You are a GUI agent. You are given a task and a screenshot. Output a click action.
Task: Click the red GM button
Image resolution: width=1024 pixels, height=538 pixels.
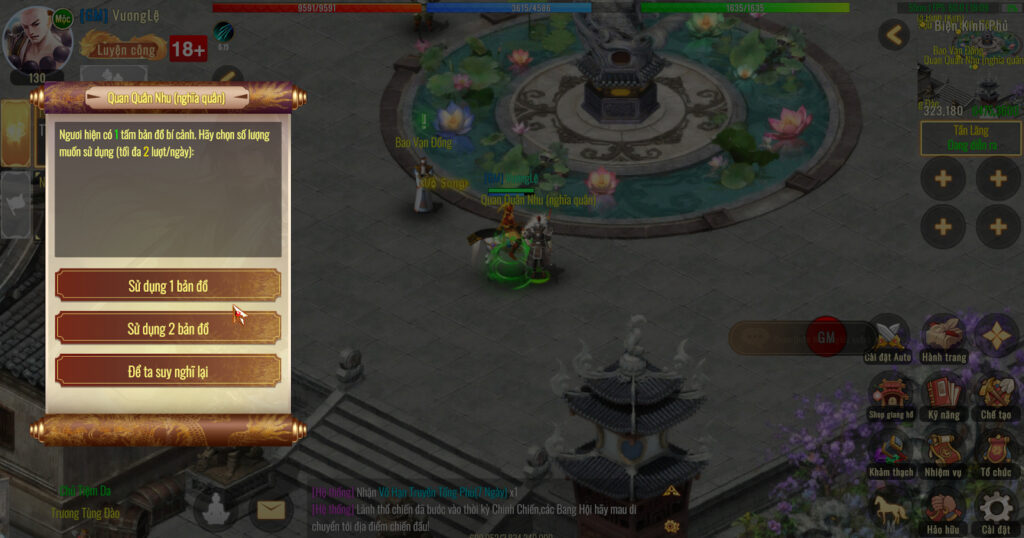(826, 337)
